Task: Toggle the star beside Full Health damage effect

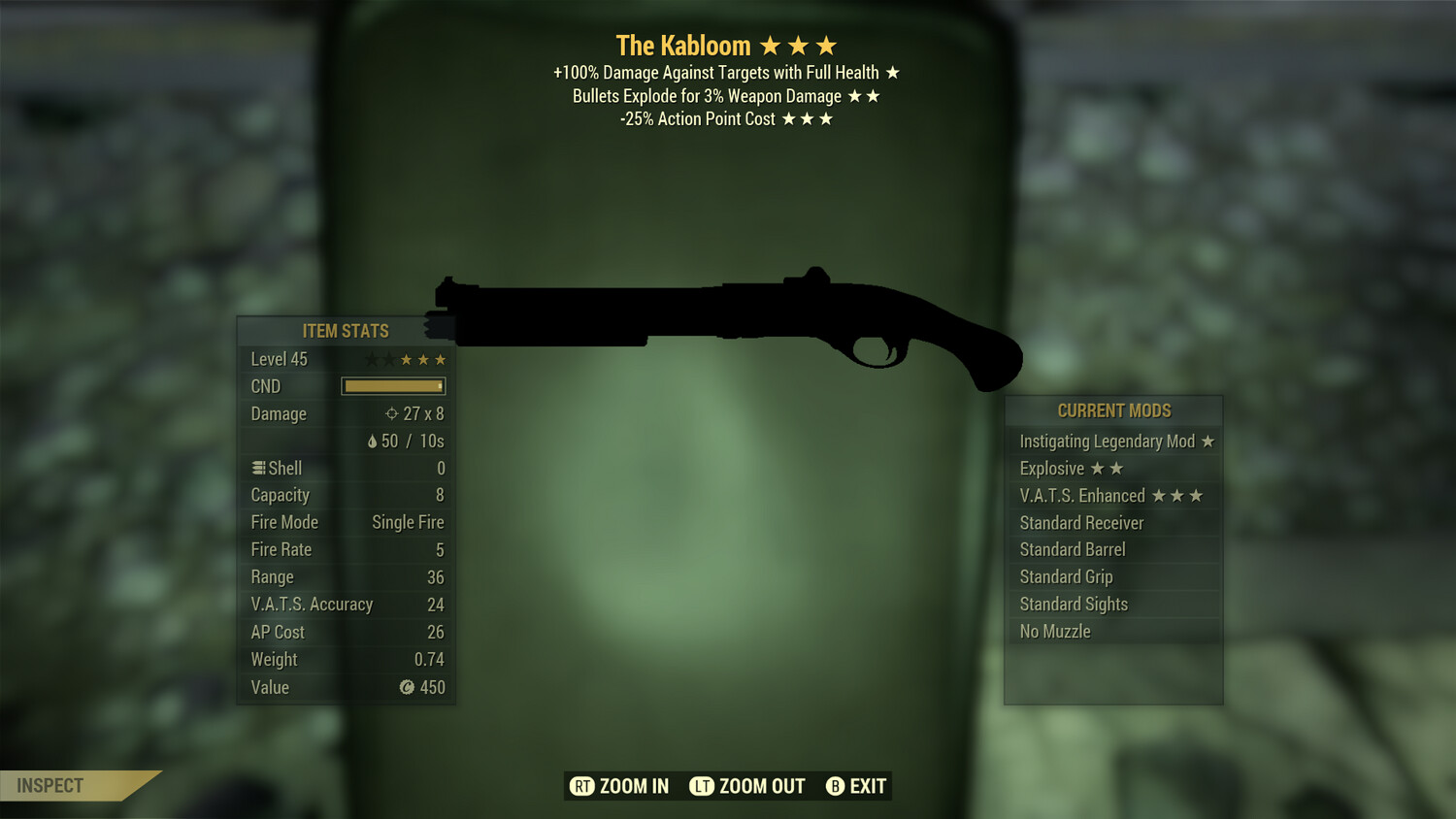Action: point(893,72)
